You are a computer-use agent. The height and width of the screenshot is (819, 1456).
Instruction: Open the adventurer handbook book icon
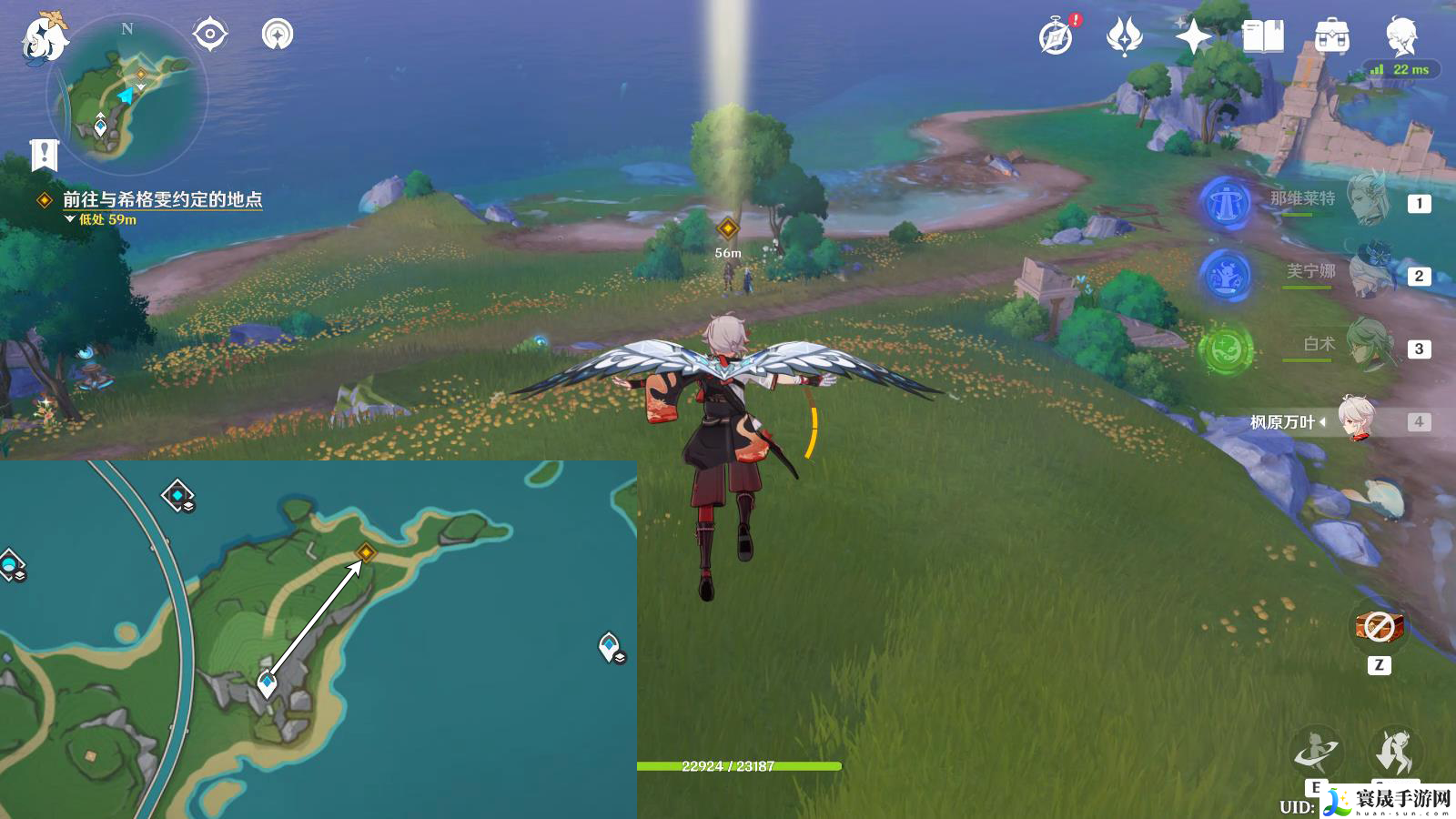pyautogui.click(x=1262, y=37)
